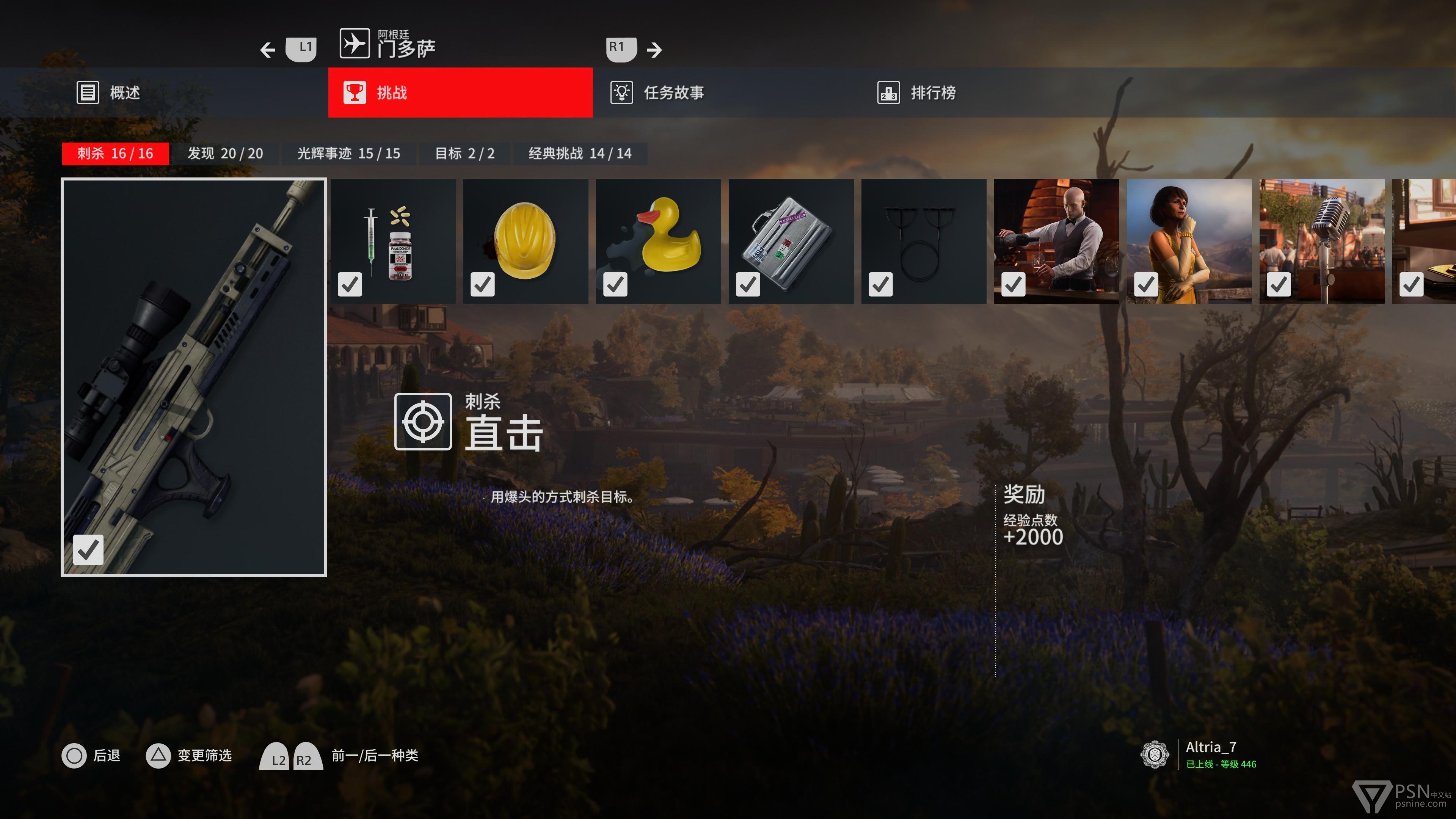Select the yellow hard hat challenge
This screenshot has width=1456, height=819.
click(525, 242)
